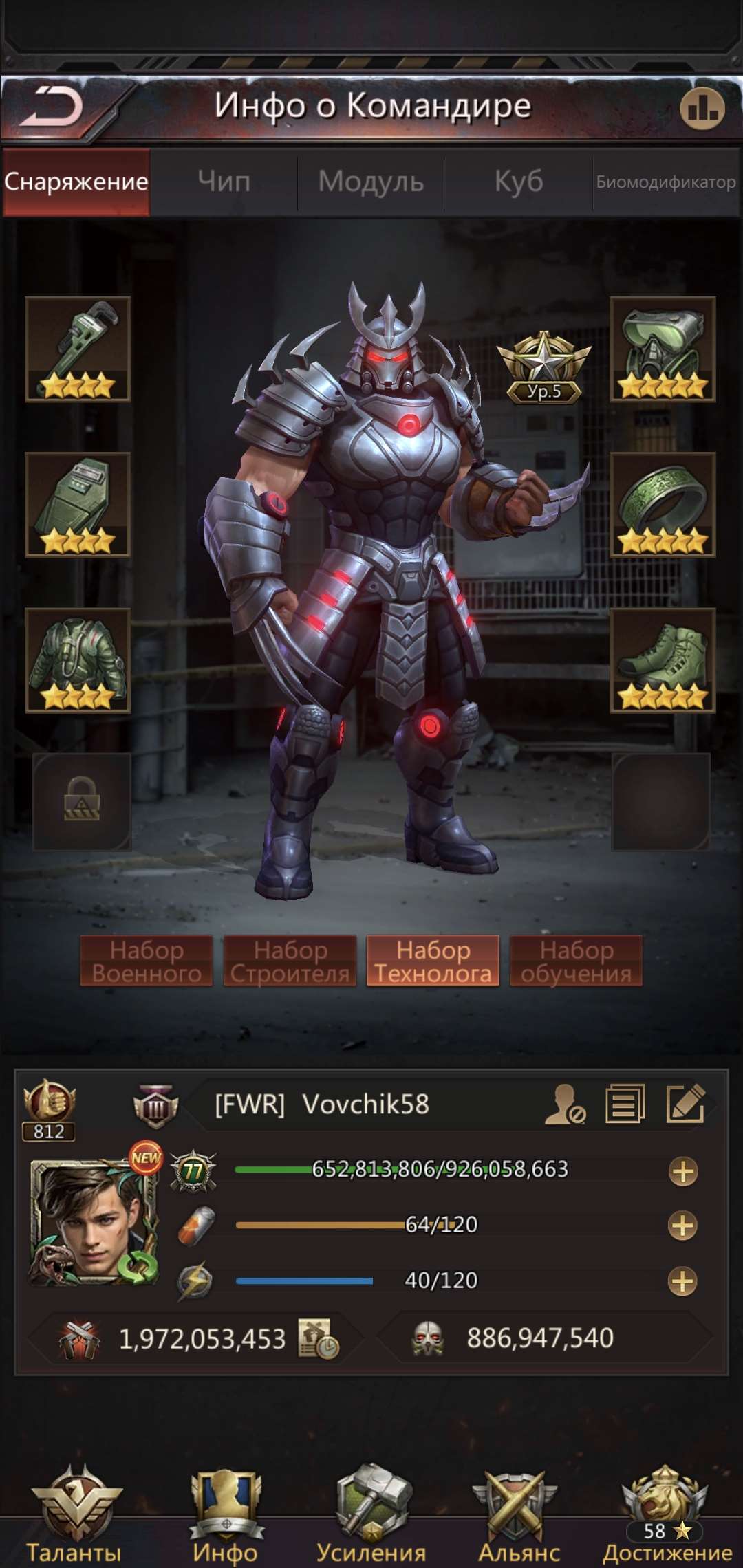Select the green ring equipment slot
Viewport: 743px width, 1568px height.
point(663,504)
